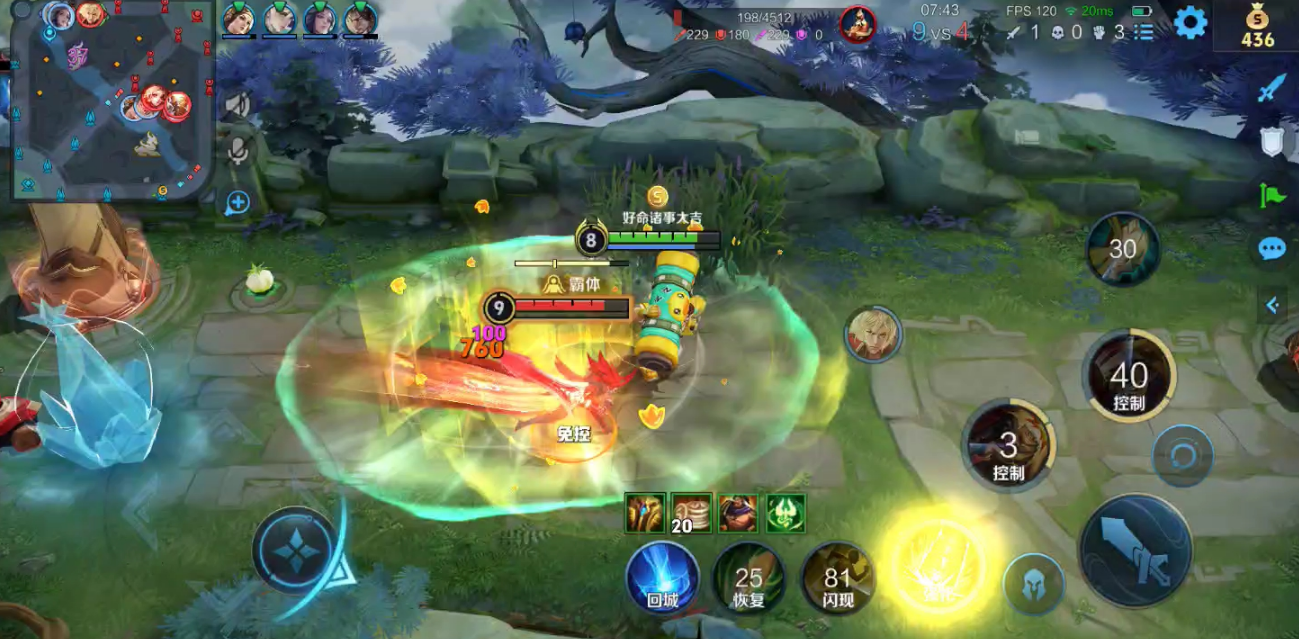Open the gold shop showing 436
The height and width of the screenshot is (639, 1299).
(x=1257, y=27)
